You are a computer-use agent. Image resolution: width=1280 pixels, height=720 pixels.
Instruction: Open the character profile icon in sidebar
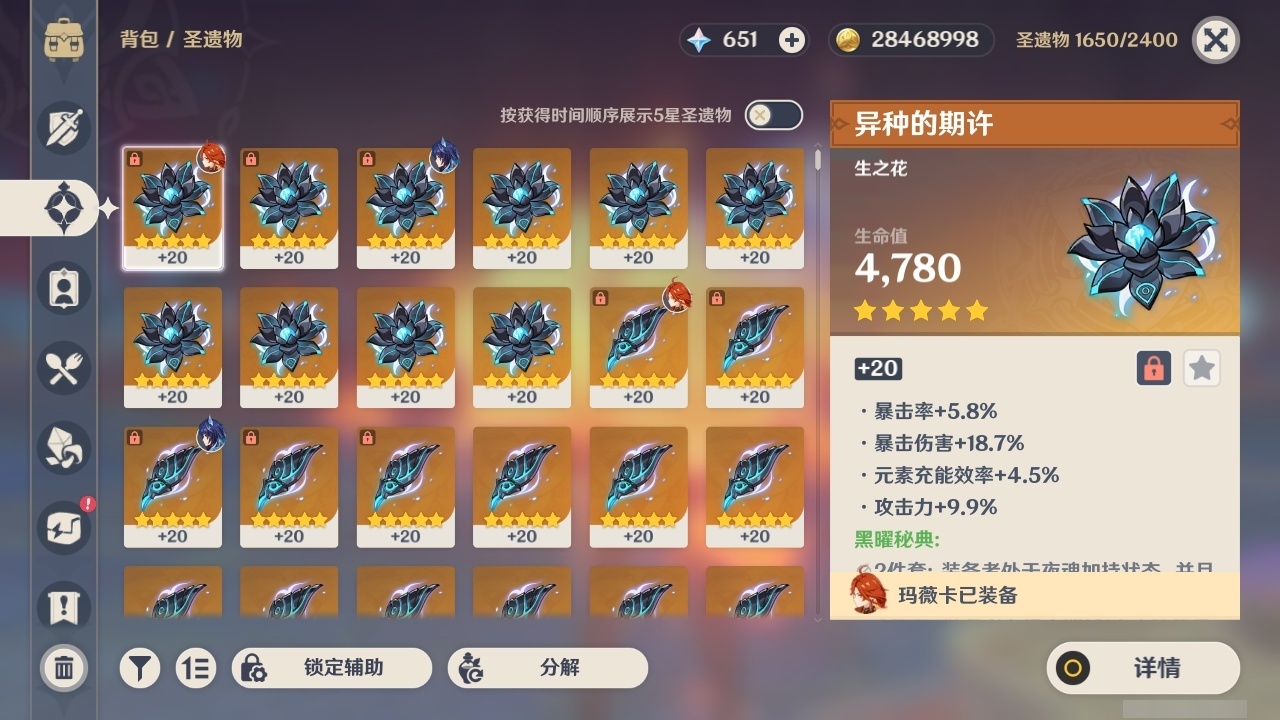[x=62, y=288]
